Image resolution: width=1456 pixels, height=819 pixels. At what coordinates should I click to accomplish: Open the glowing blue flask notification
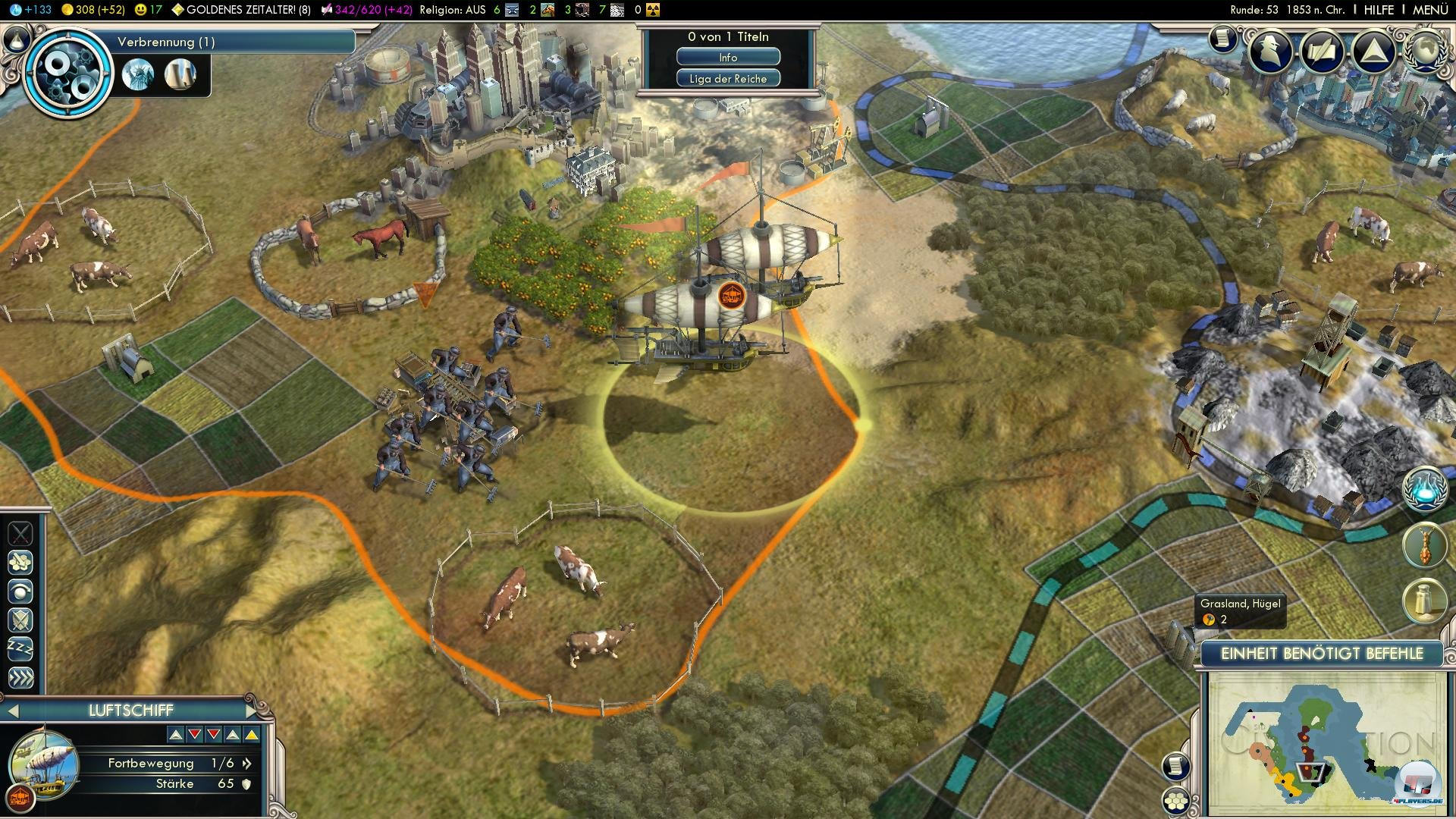pyautogui.click(x=1424, y=489)
